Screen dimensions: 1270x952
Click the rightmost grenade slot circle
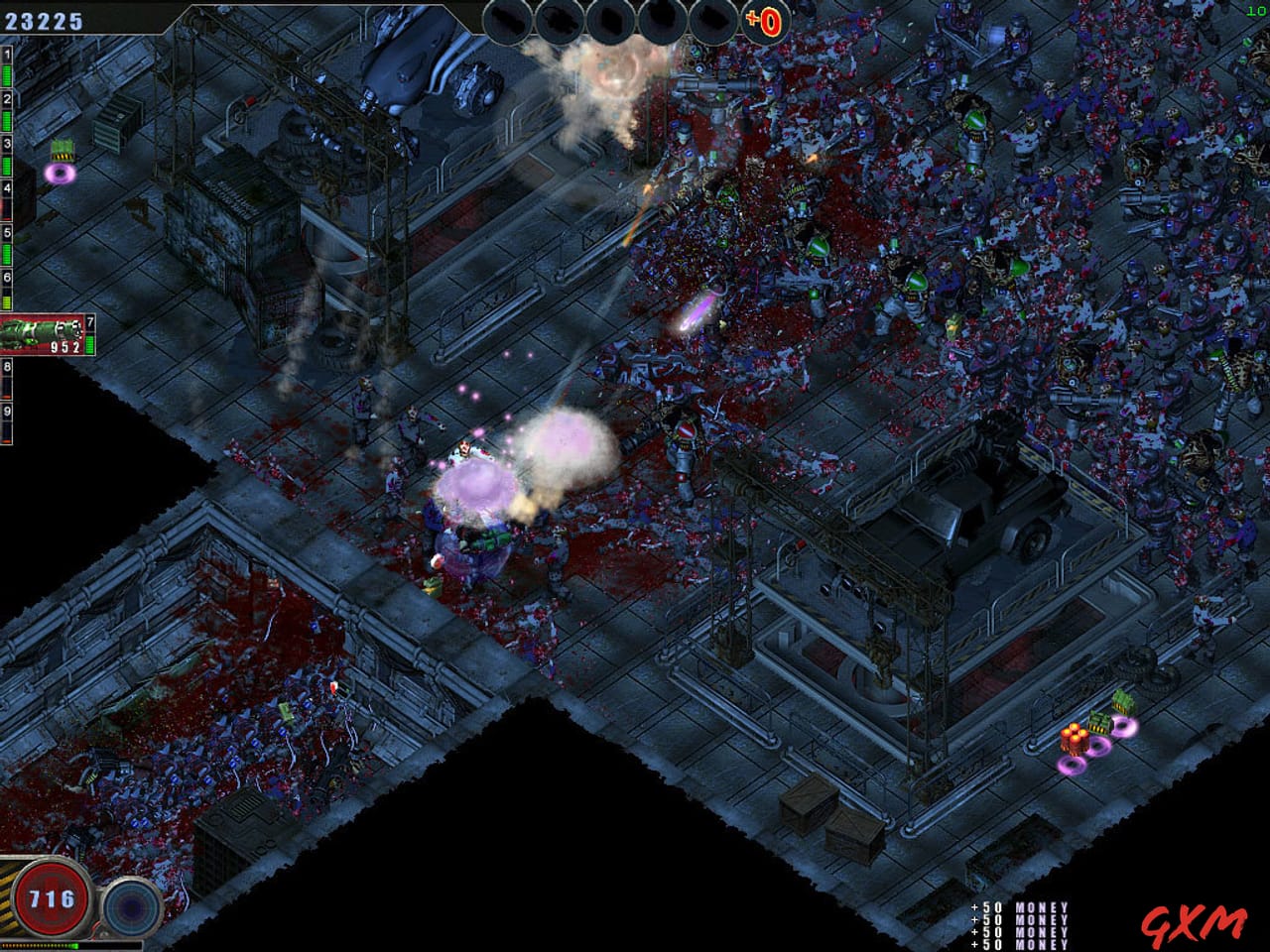pyautogui.click(x=710, y=21)
